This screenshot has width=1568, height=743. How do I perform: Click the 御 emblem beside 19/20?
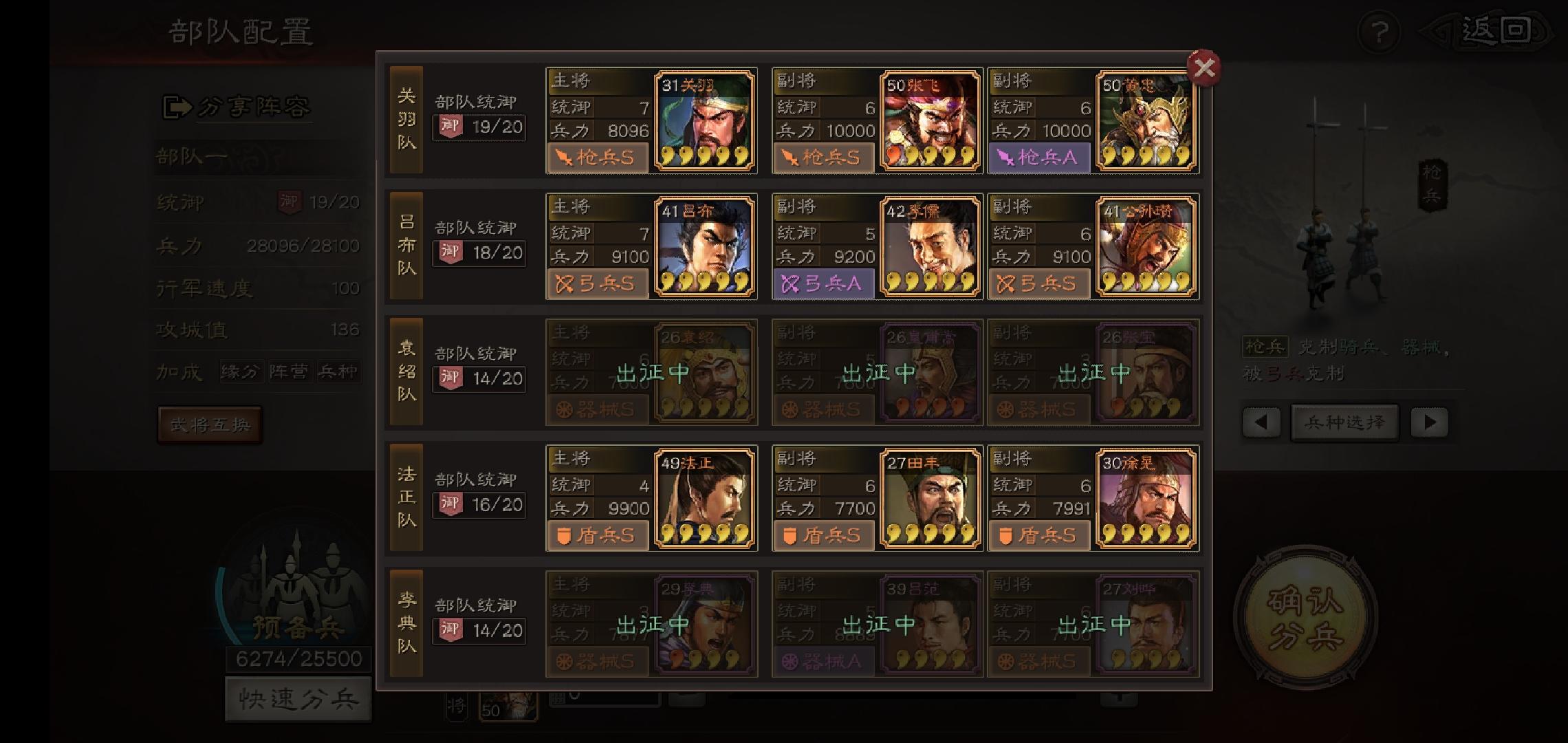288,202
